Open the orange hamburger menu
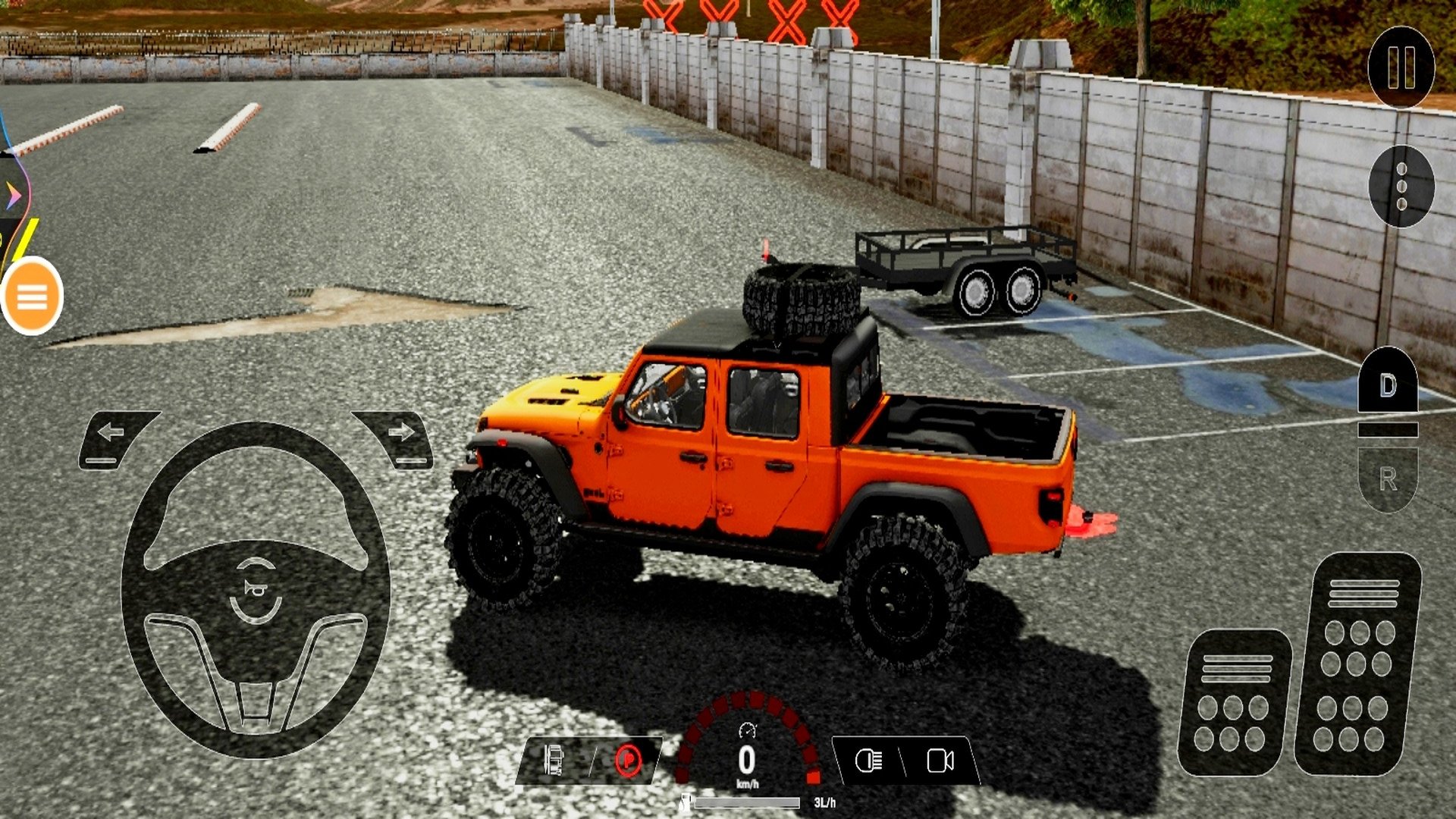1456x819 pixels. pyautogui.click(x=32, y=297)
